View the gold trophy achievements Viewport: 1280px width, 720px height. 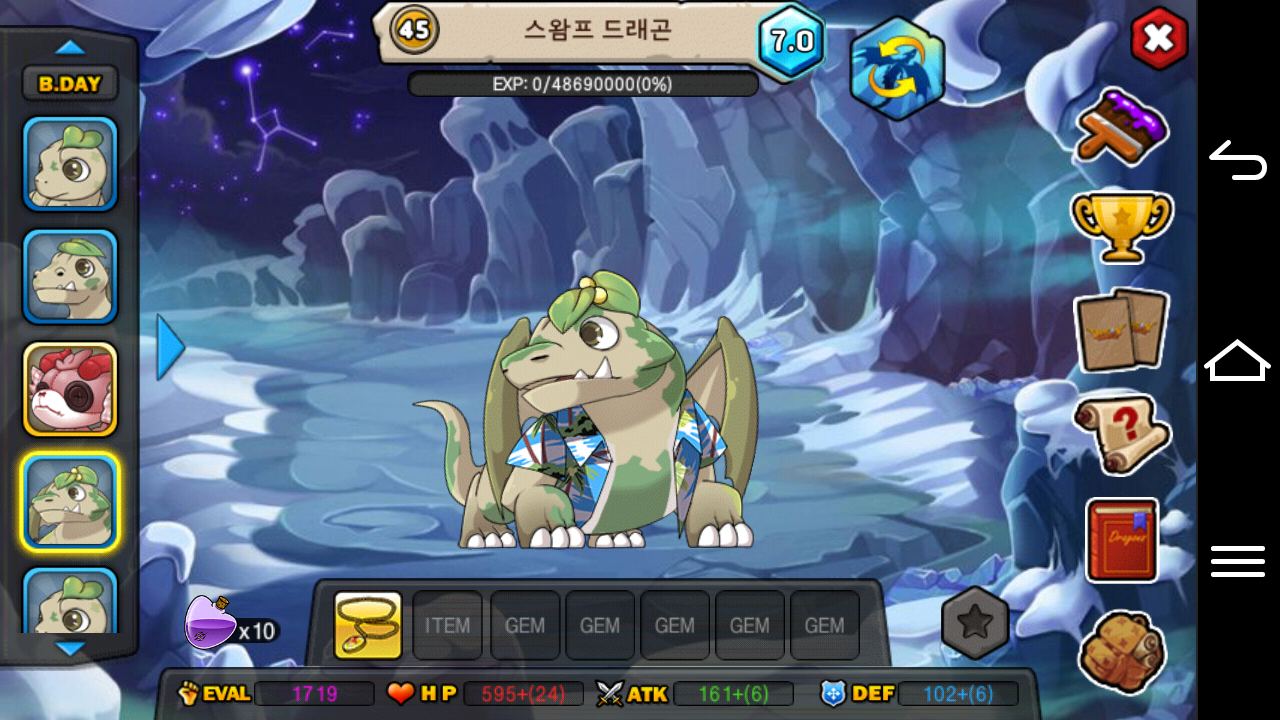click(1121, 225)
